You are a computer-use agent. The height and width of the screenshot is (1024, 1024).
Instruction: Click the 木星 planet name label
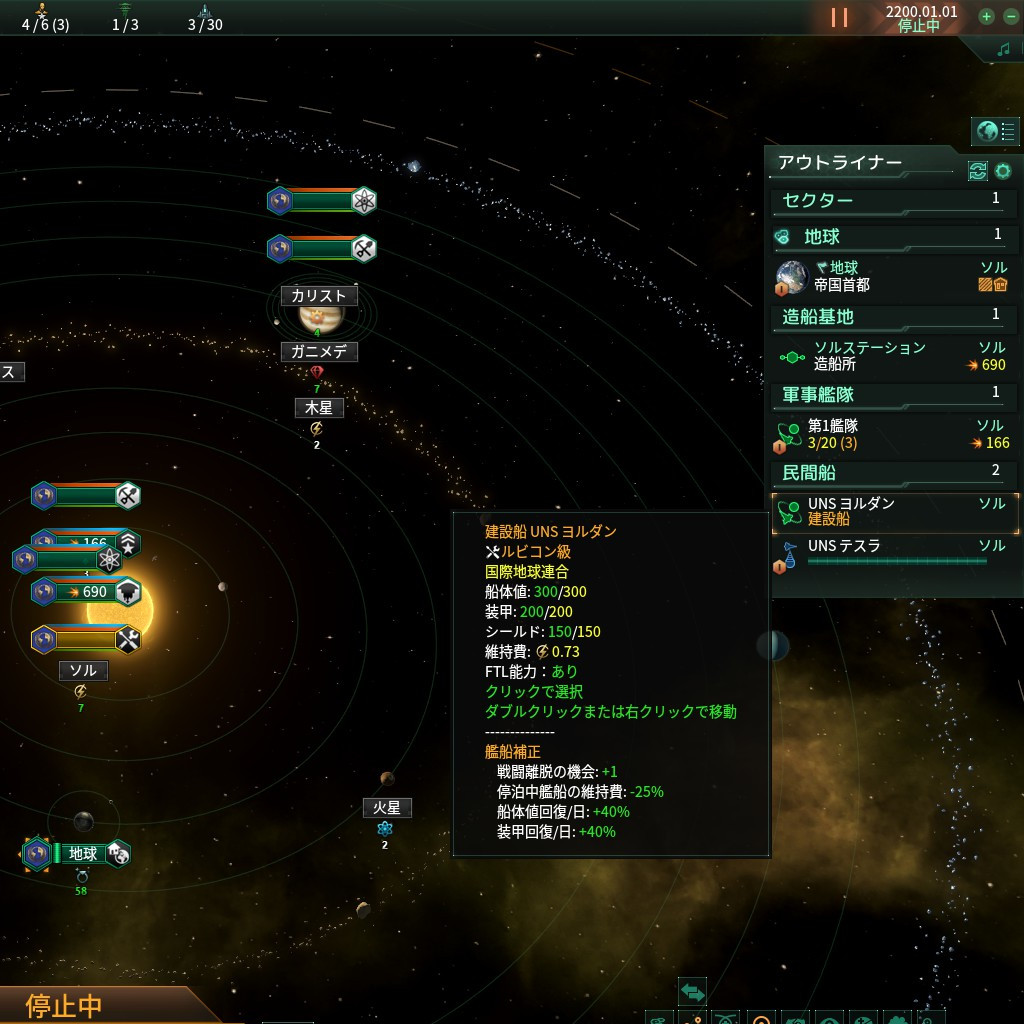[x=319, y=408]
